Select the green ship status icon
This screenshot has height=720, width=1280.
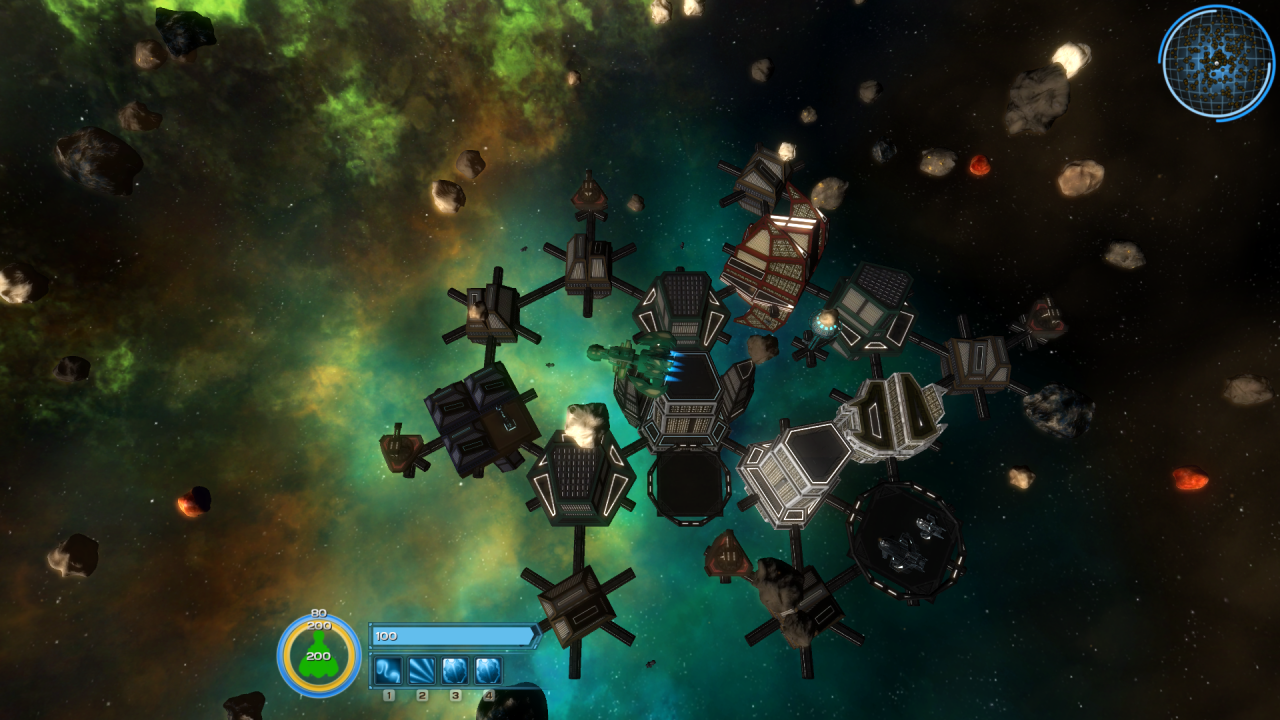pyautogui.click(x=319, y=661)
